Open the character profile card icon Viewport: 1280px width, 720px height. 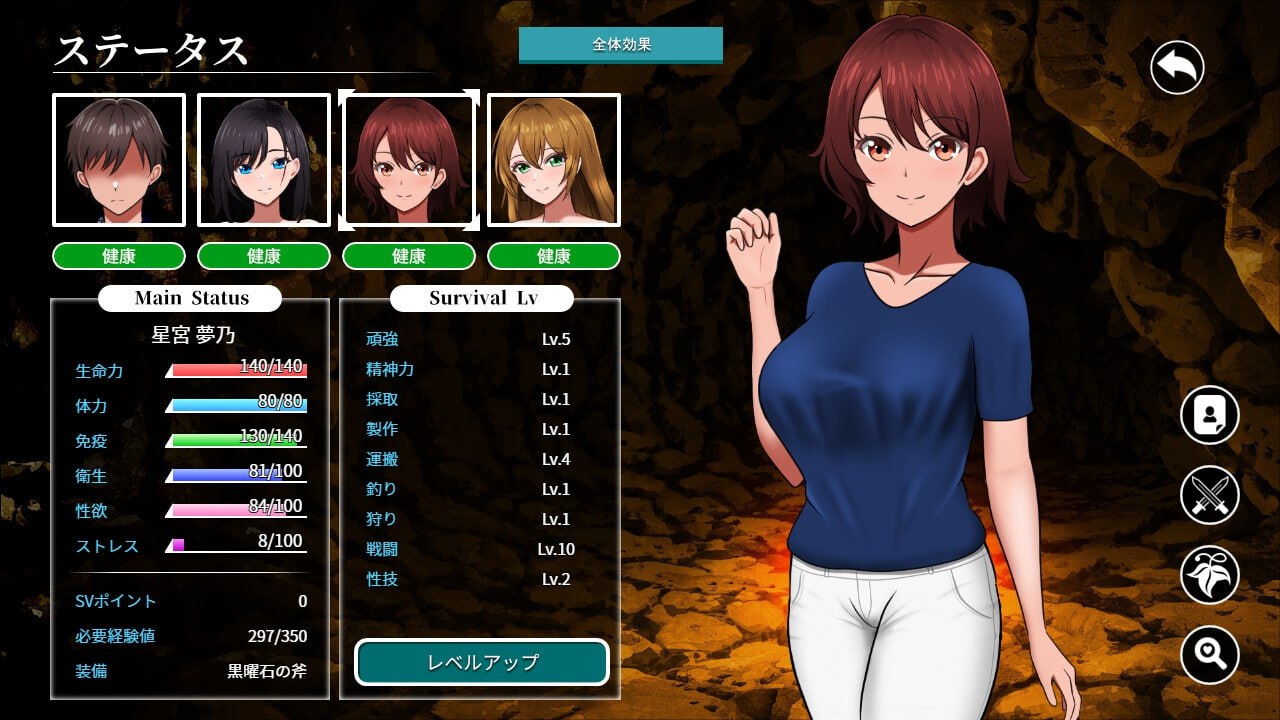[1209, 415]
